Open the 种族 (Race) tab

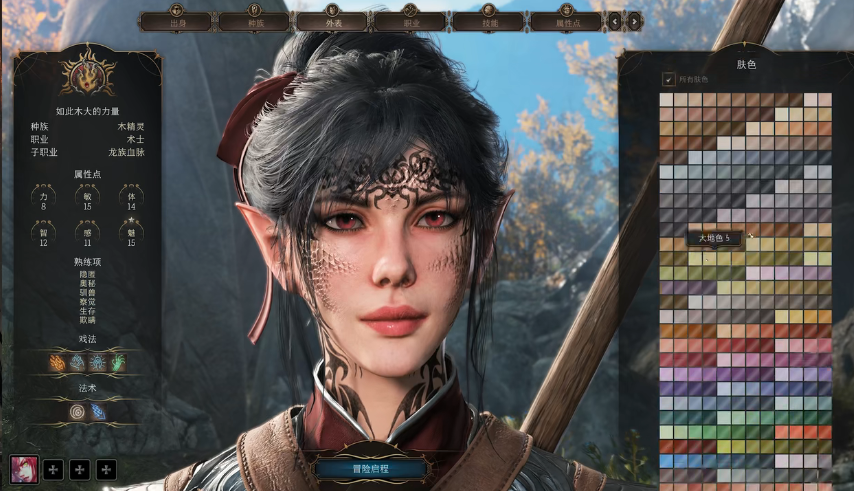(255, 20)
